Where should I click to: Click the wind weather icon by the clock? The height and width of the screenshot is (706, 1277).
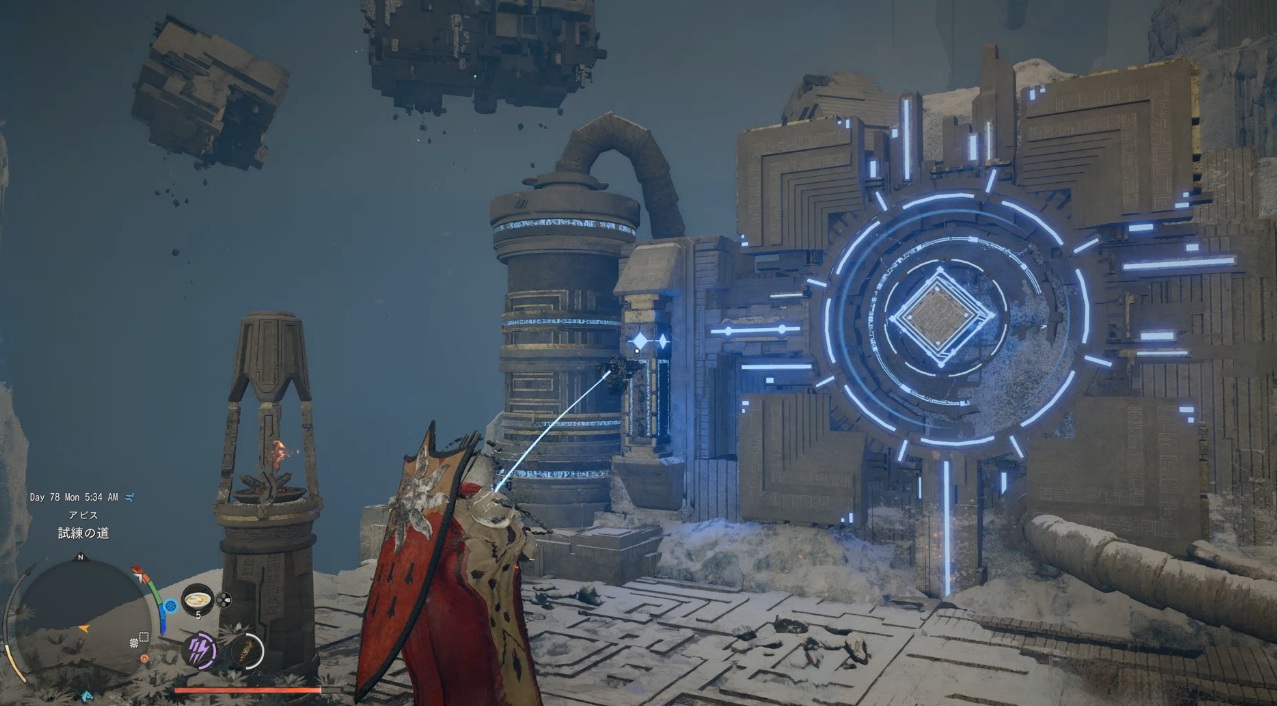[131, 497]
